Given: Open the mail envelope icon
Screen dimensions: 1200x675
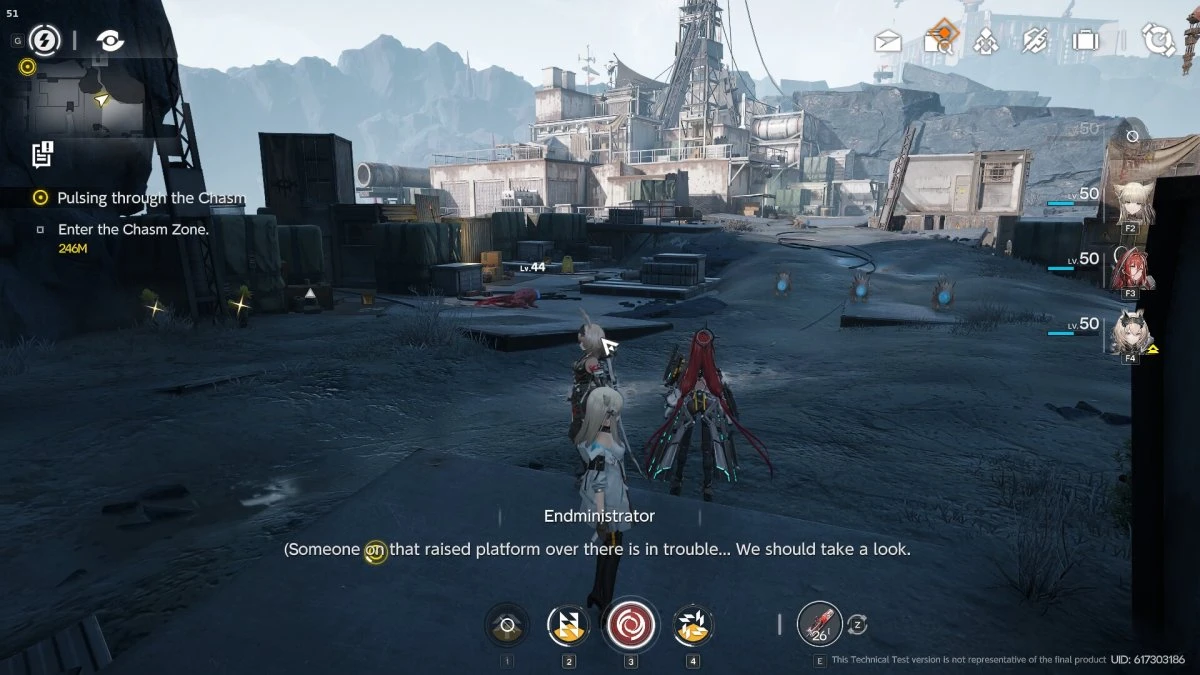Looking at the screenshot, I should point(888,41).
